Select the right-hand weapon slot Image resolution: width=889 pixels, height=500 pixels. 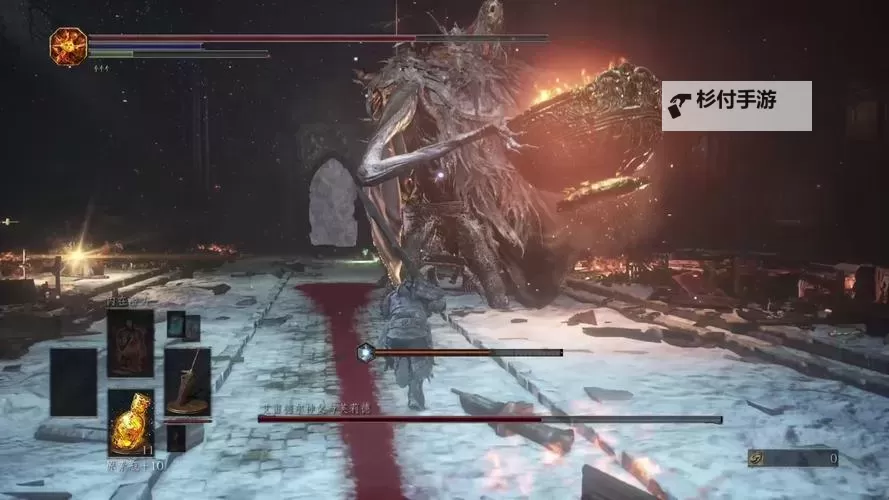point(187,381)
